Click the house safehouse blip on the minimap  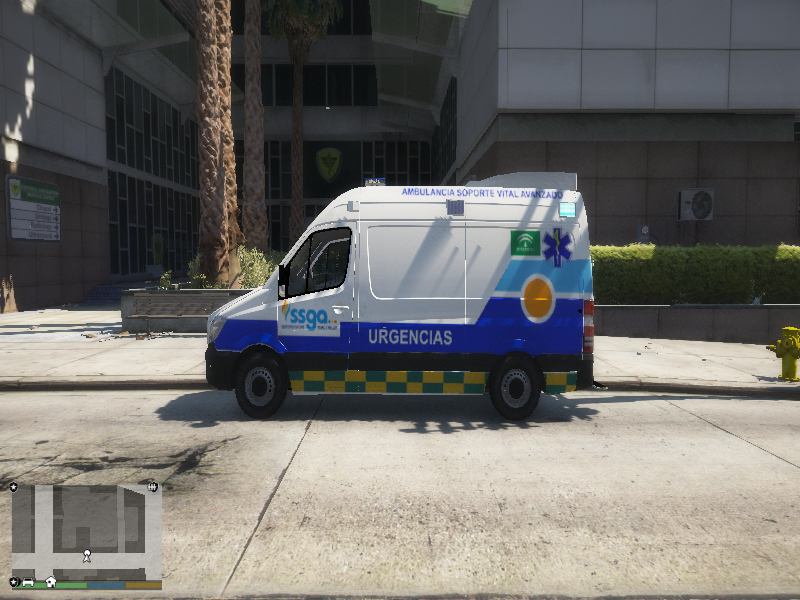(x=50, y=582)
